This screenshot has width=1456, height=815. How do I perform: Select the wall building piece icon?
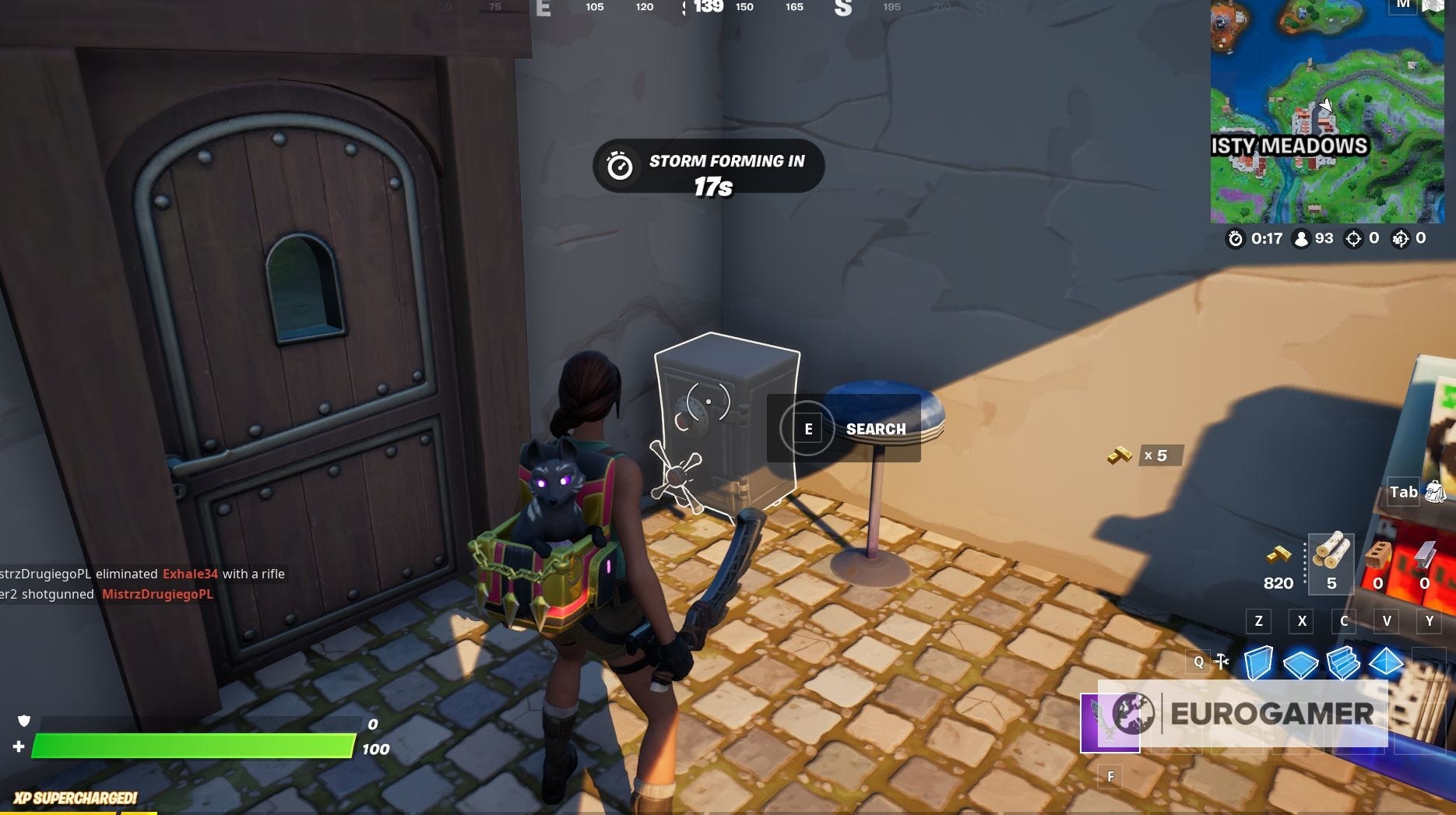coord(1259,662)
